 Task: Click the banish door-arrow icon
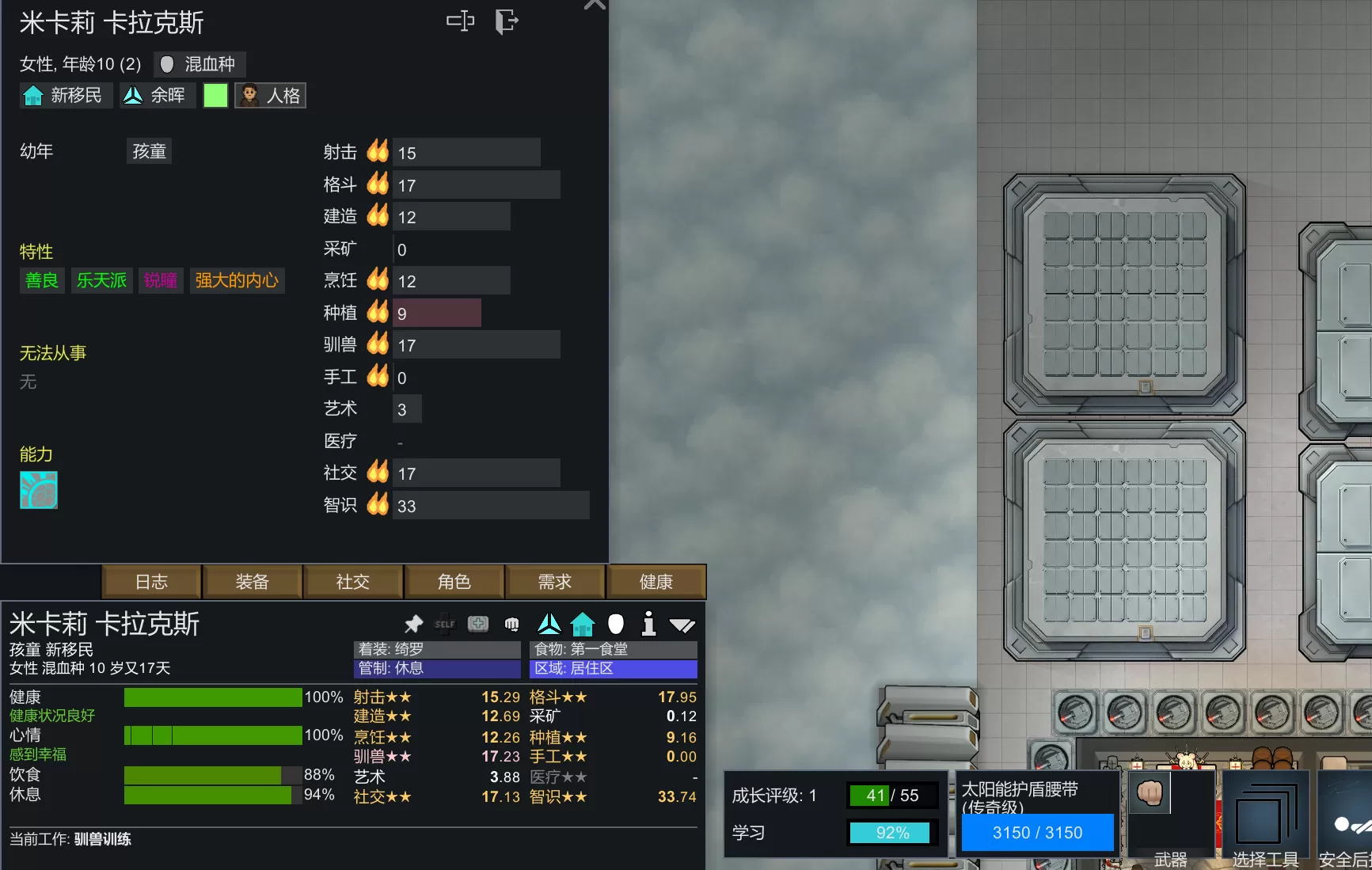[506, 21]
